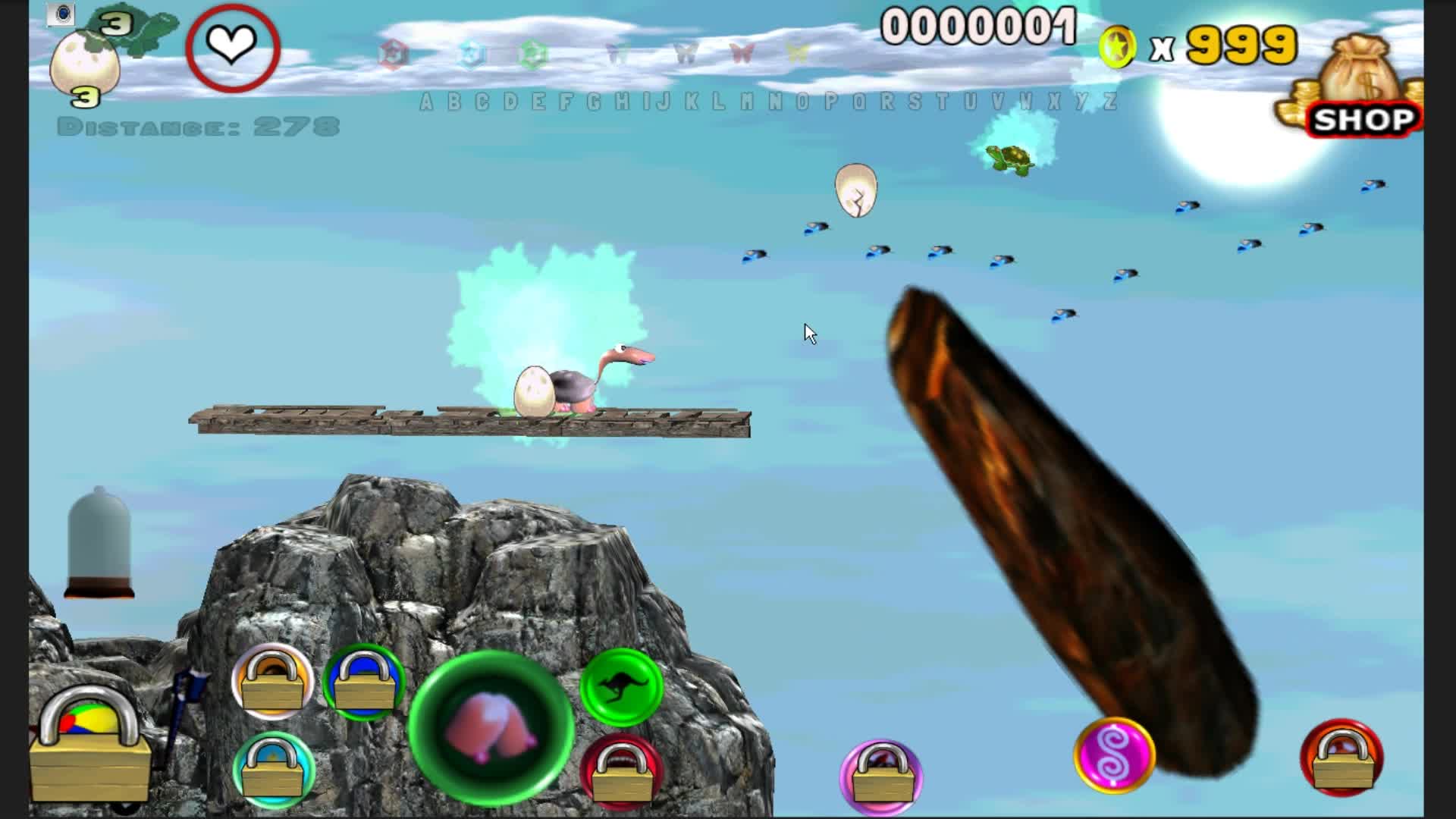Screen dimensions: 1456x819
Task: Click the locked blue padlock power-up bubble
Action: pyautogui.click(x=364, y=685)
